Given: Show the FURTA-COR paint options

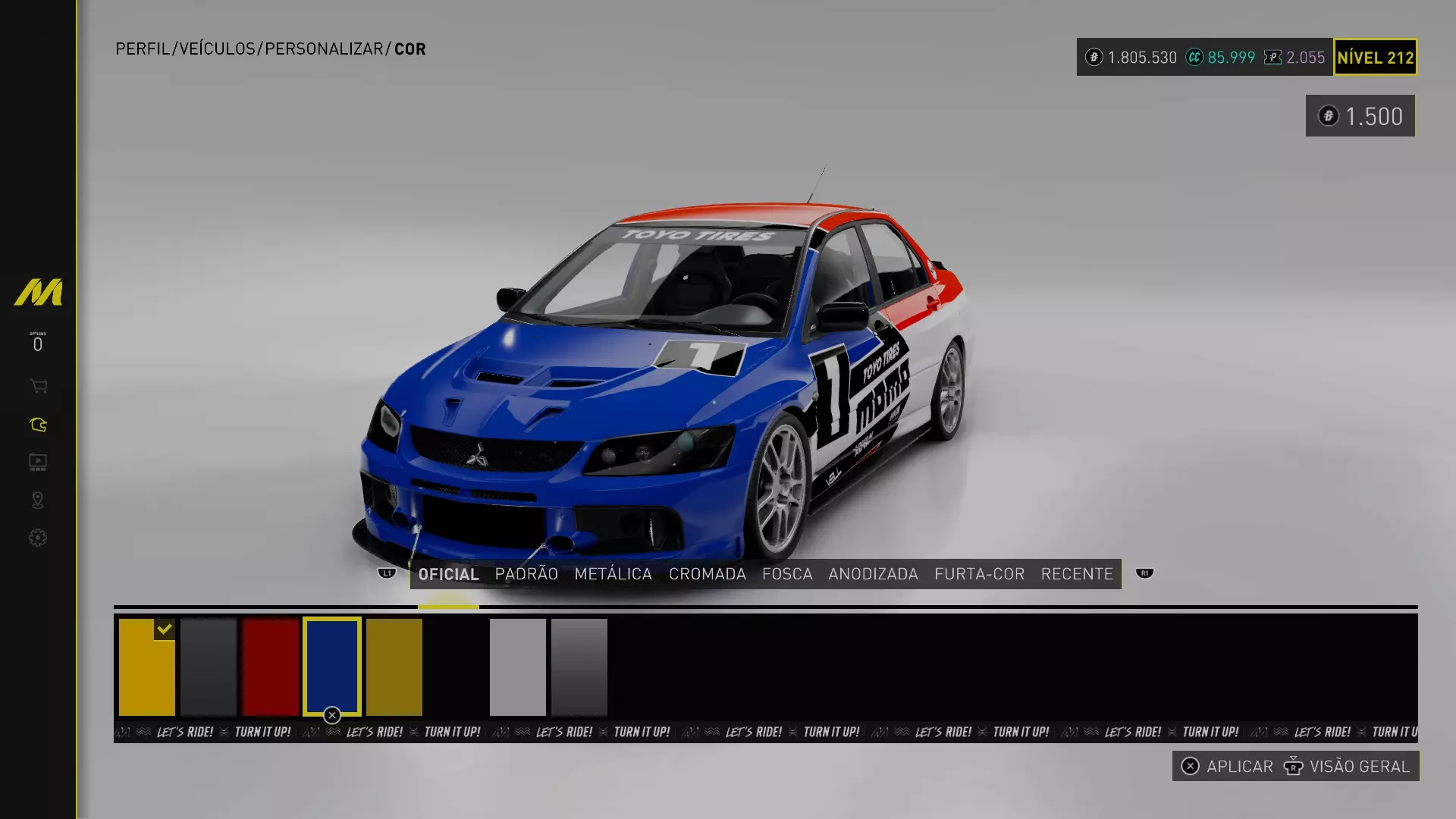Looking at the screenshot, I should 979,574.
